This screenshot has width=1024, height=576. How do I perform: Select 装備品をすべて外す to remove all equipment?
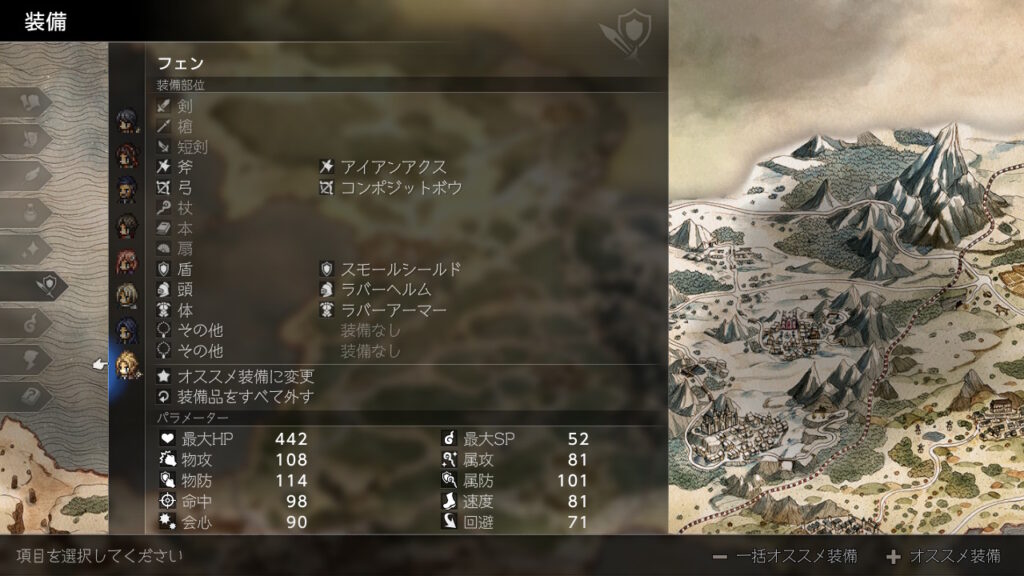point(245,397)
